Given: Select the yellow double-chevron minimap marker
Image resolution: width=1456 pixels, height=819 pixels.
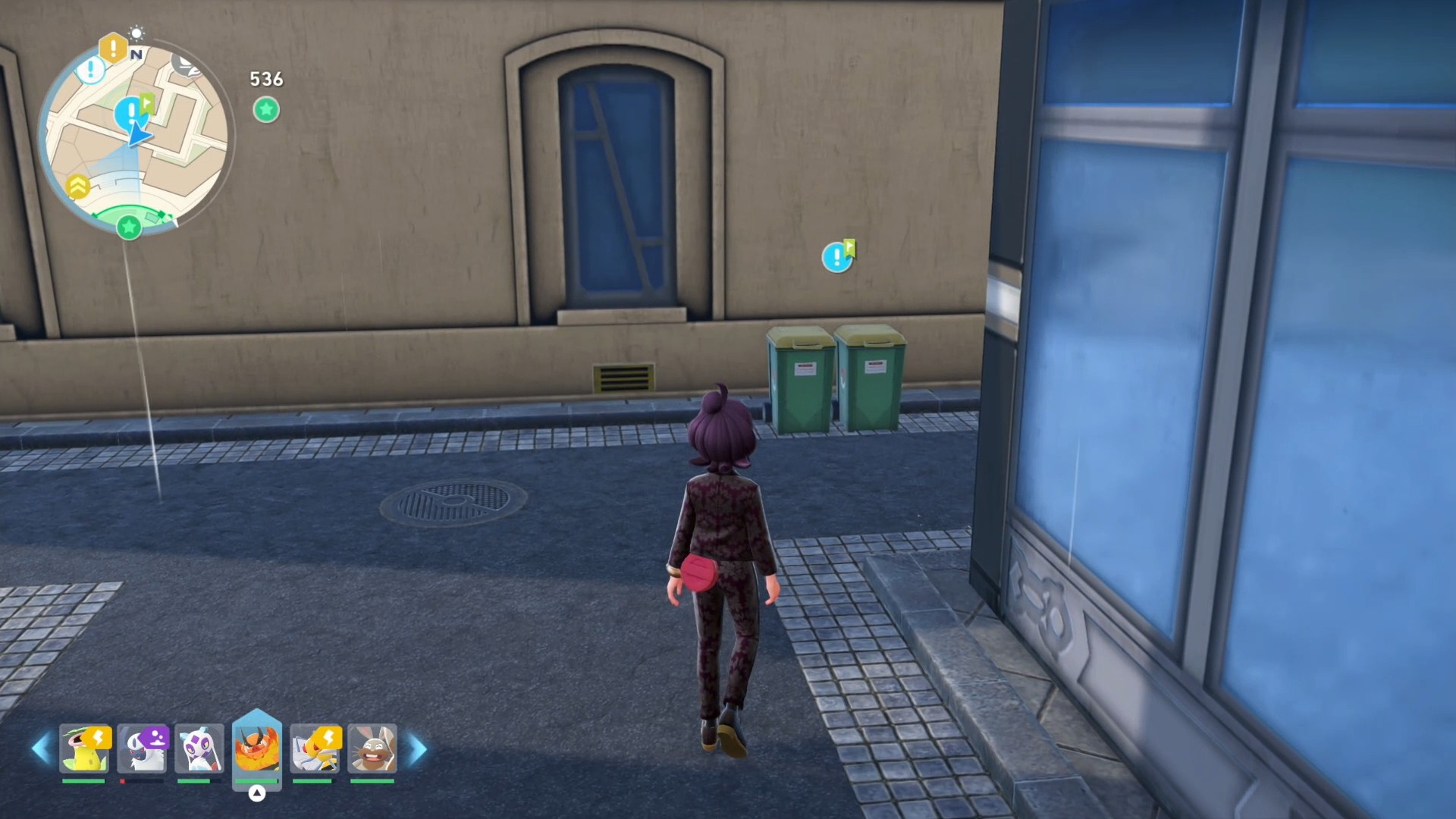Looking at the screenshot, I should click(78, 186).
